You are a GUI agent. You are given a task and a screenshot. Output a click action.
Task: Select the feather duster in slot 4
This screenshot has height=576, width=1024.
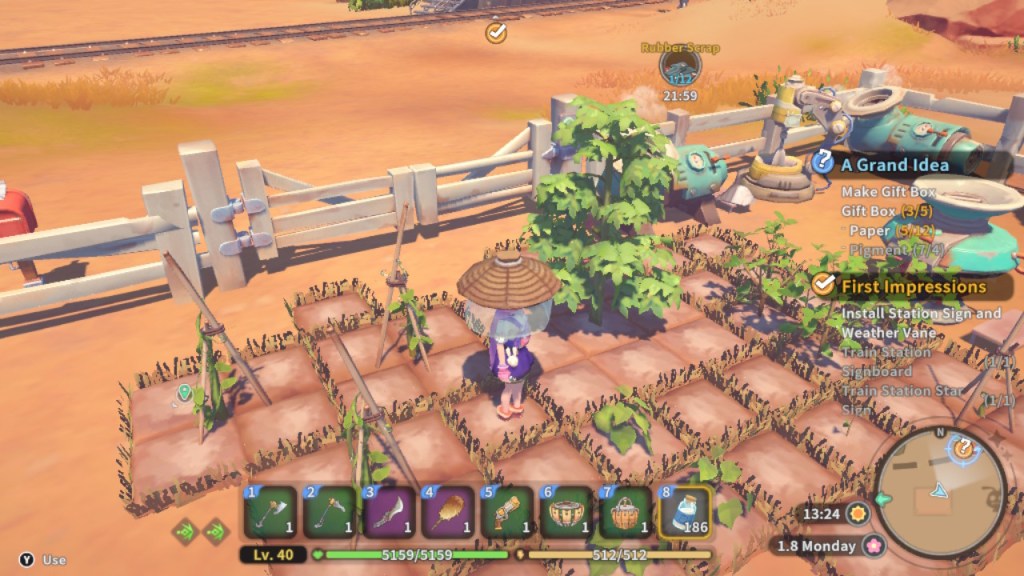click(x=450, y=512)
